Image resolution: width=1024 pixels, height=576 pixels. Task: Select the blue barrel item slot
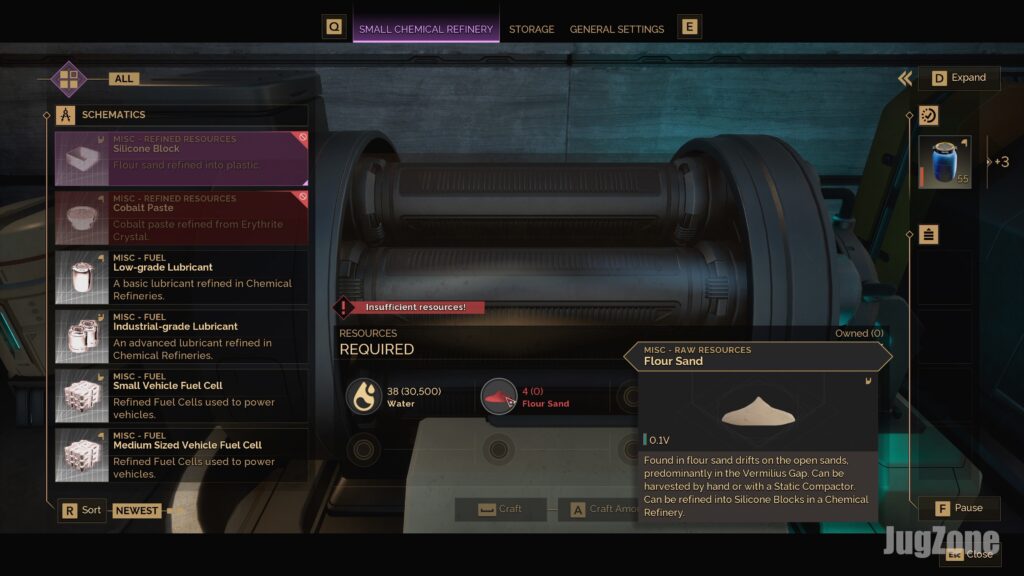point(945,162)
